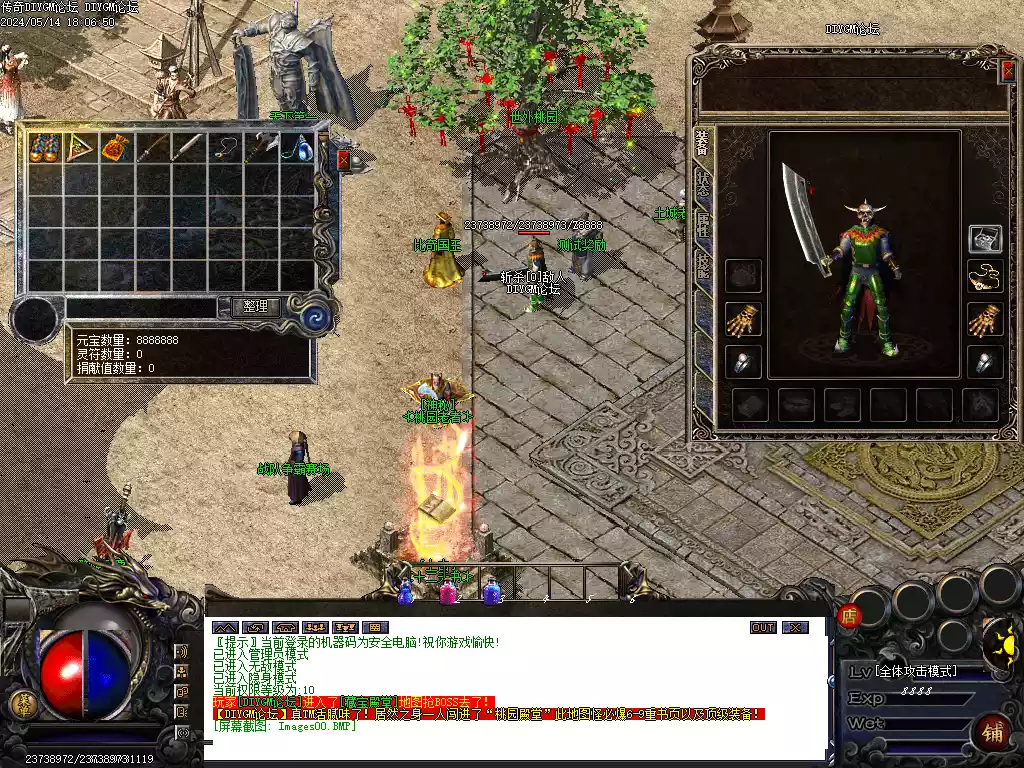Close the inventory bag window
This screenshot has width=1024, height=768.
click(x=344, y=160)
